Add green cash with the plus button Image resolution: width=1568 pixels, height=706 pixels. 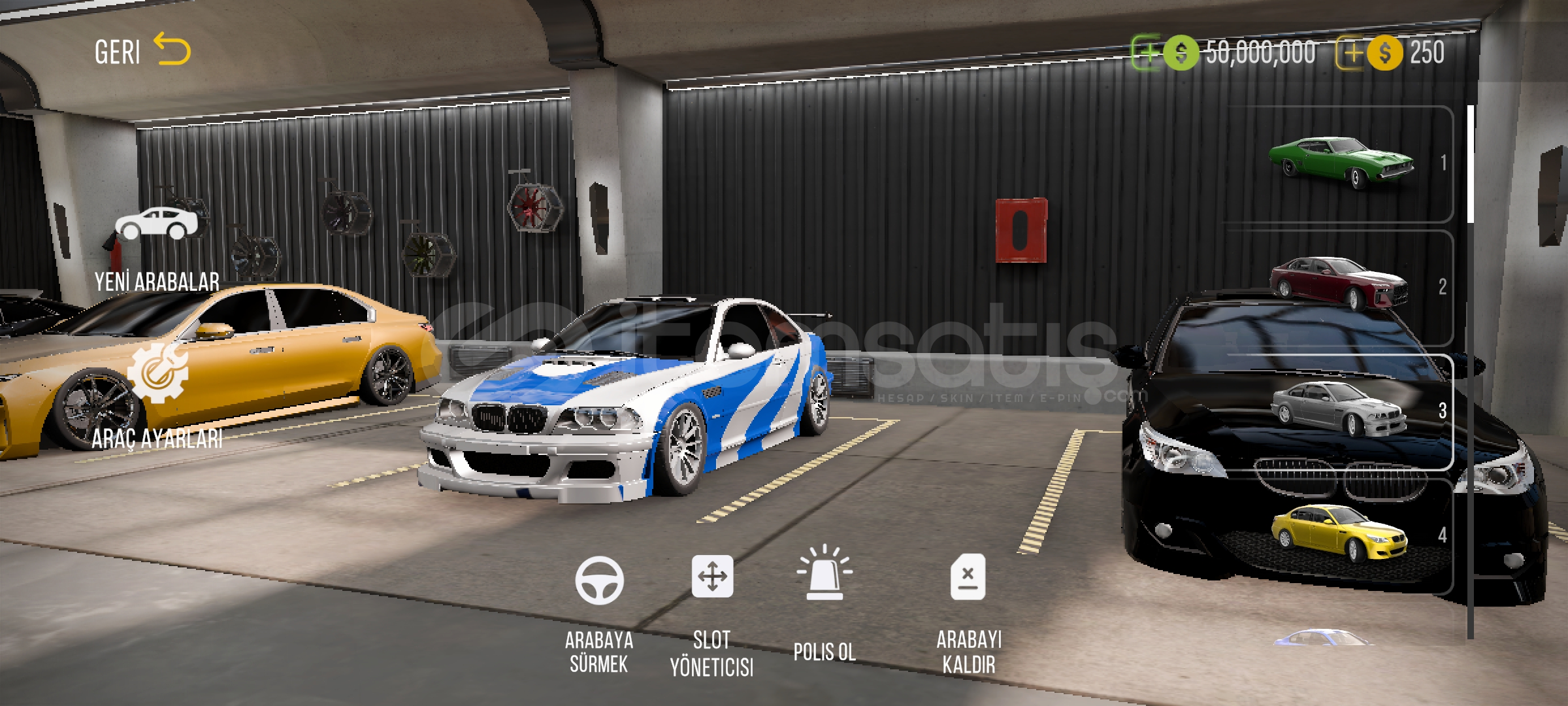click(x=1147, y=52)
